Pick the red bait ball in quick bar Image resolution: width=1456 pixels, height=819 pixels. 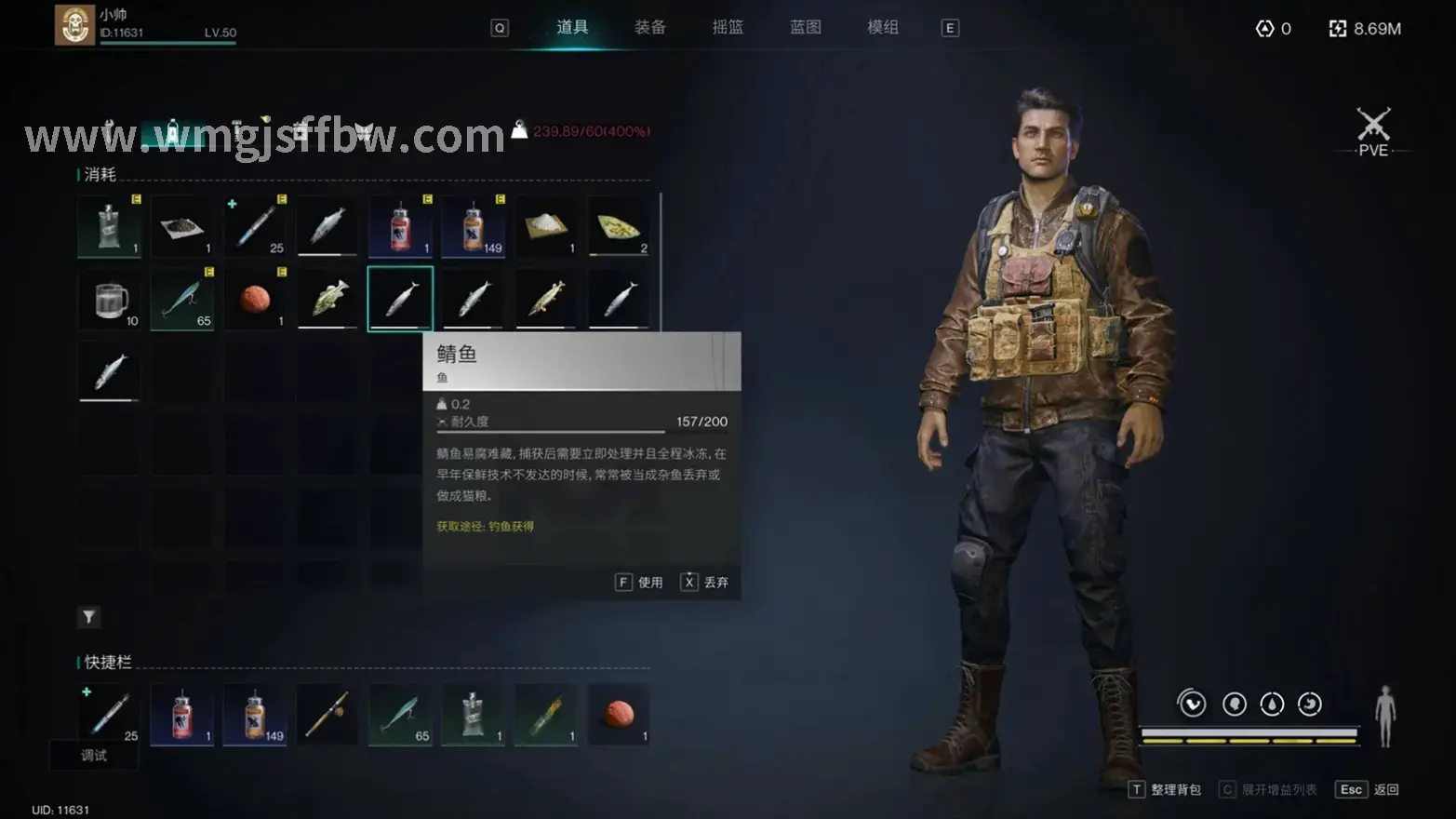click(x=619, y=715)
